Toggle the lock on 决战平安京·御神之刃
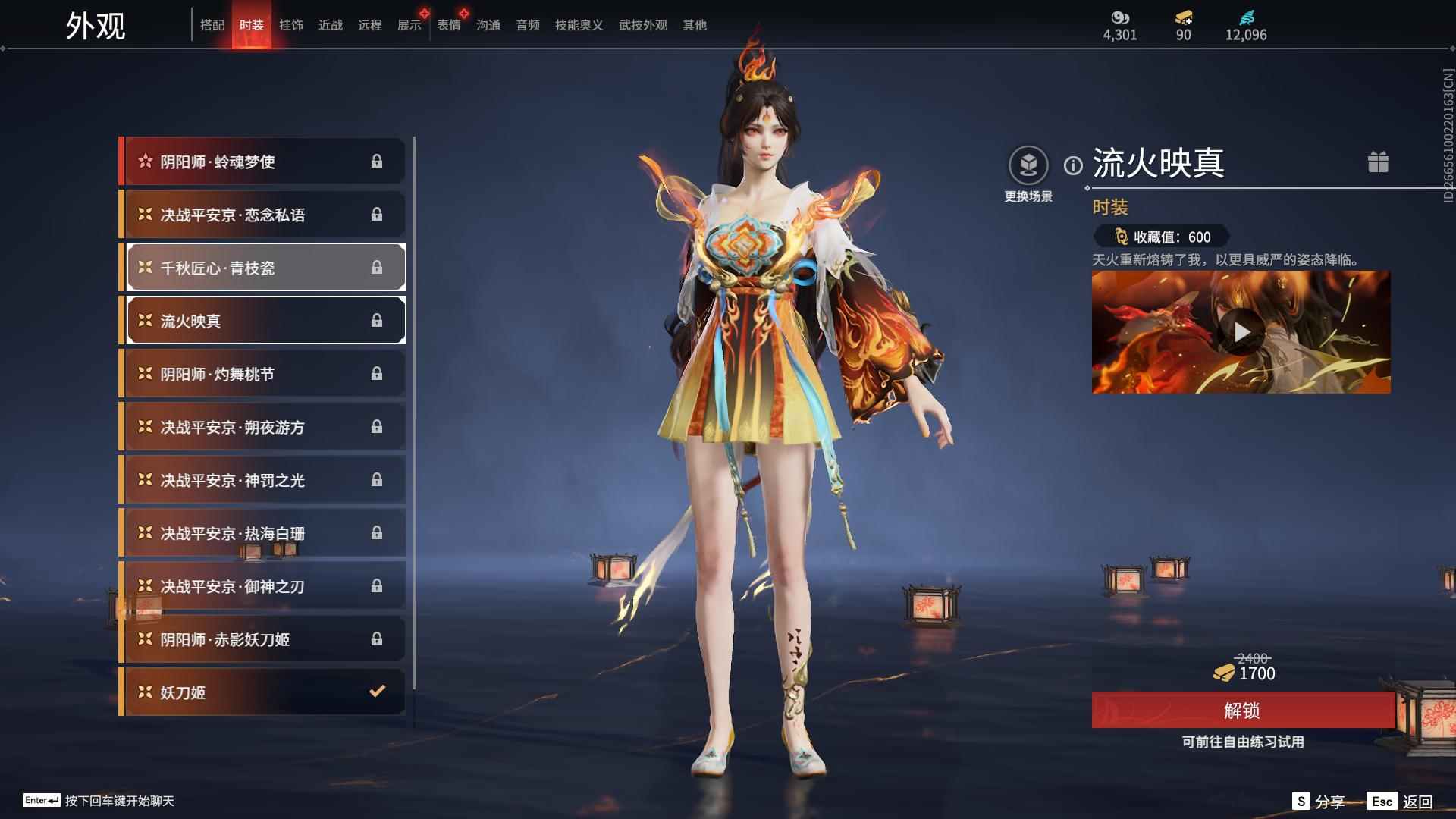 (x=377, y=585)
